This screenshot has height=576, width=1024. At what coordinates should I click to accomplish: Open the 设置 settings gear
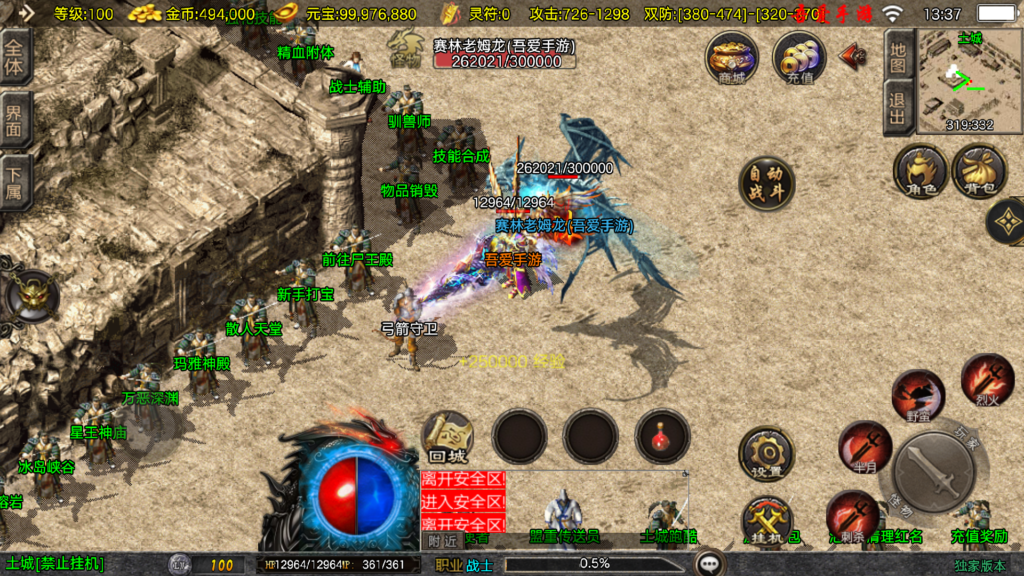(766, 455)
